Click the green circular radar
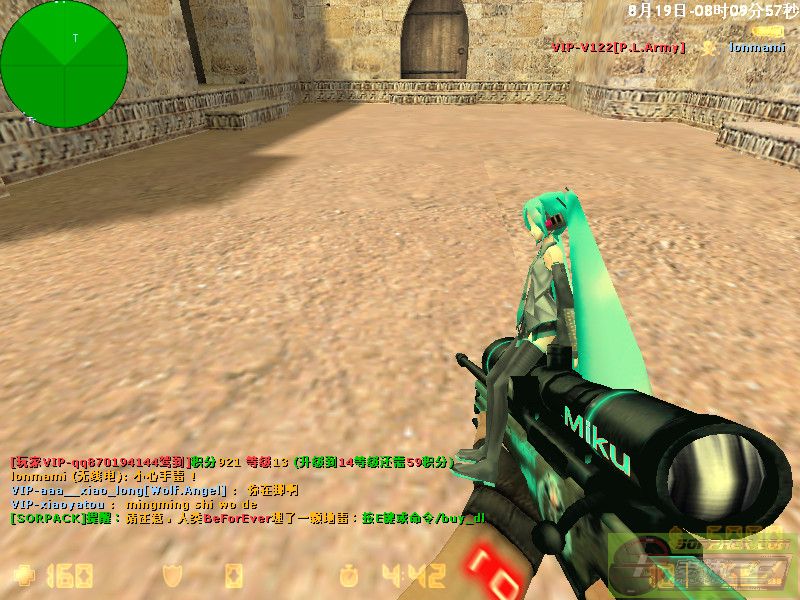 [64, 64]
